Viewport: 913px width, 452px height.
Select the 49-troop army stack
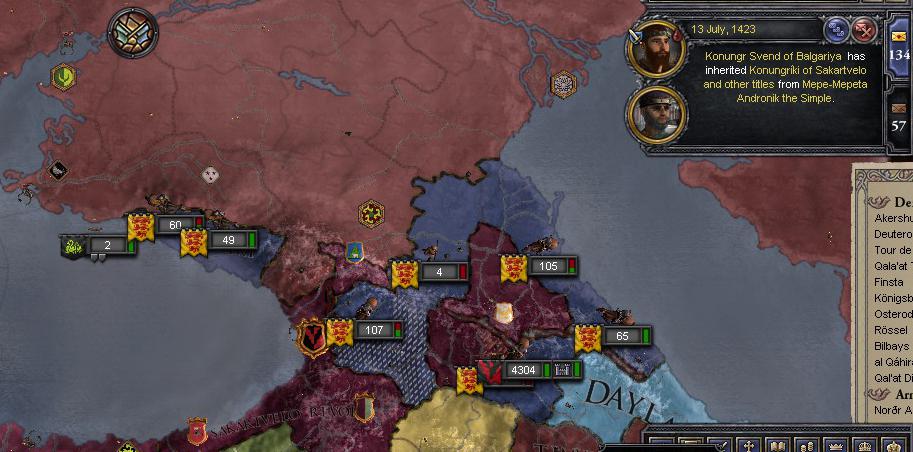tap(228, 240)
